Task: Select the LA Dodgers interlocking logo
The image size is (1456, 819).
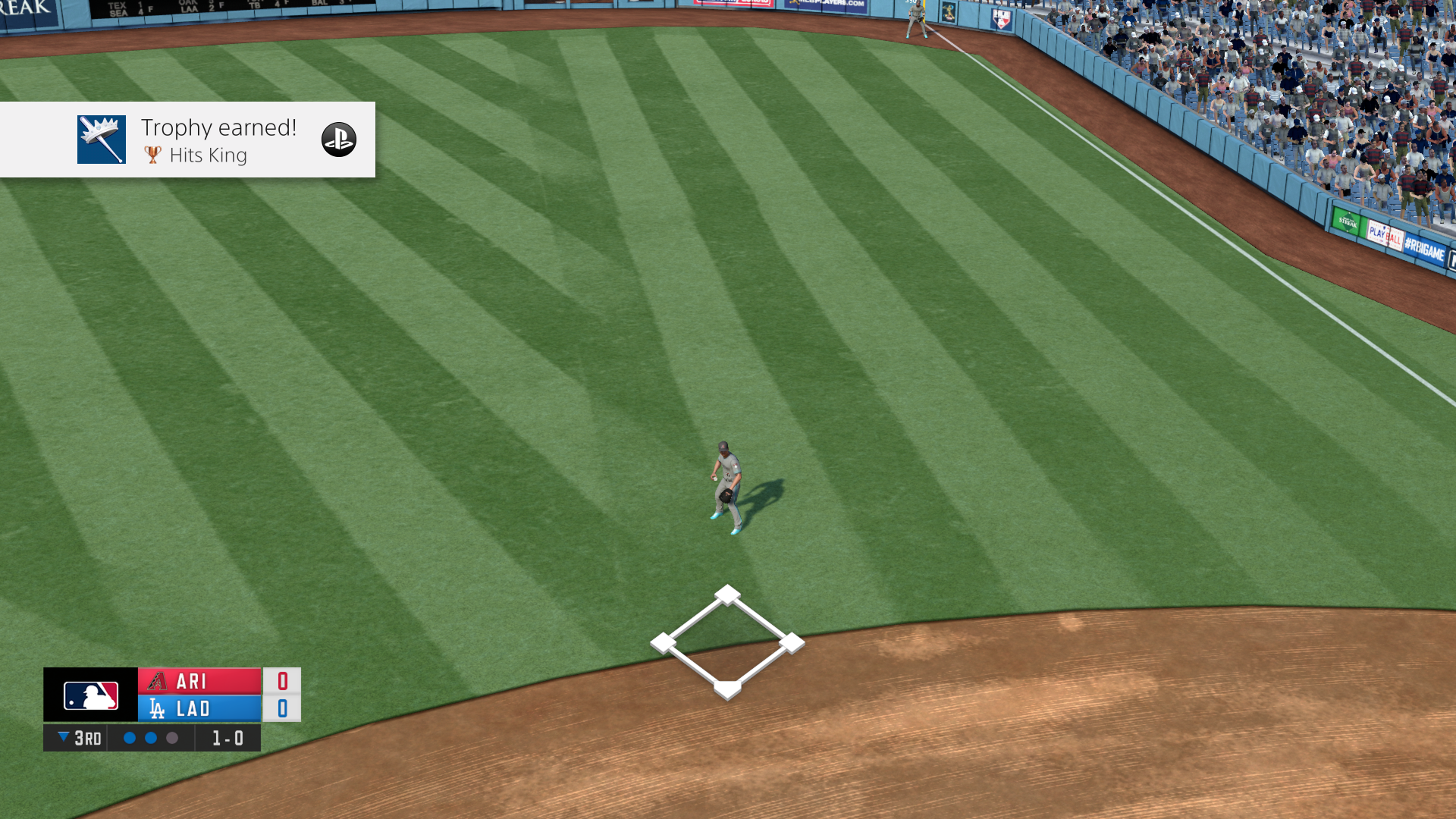Action: (158, 710)
